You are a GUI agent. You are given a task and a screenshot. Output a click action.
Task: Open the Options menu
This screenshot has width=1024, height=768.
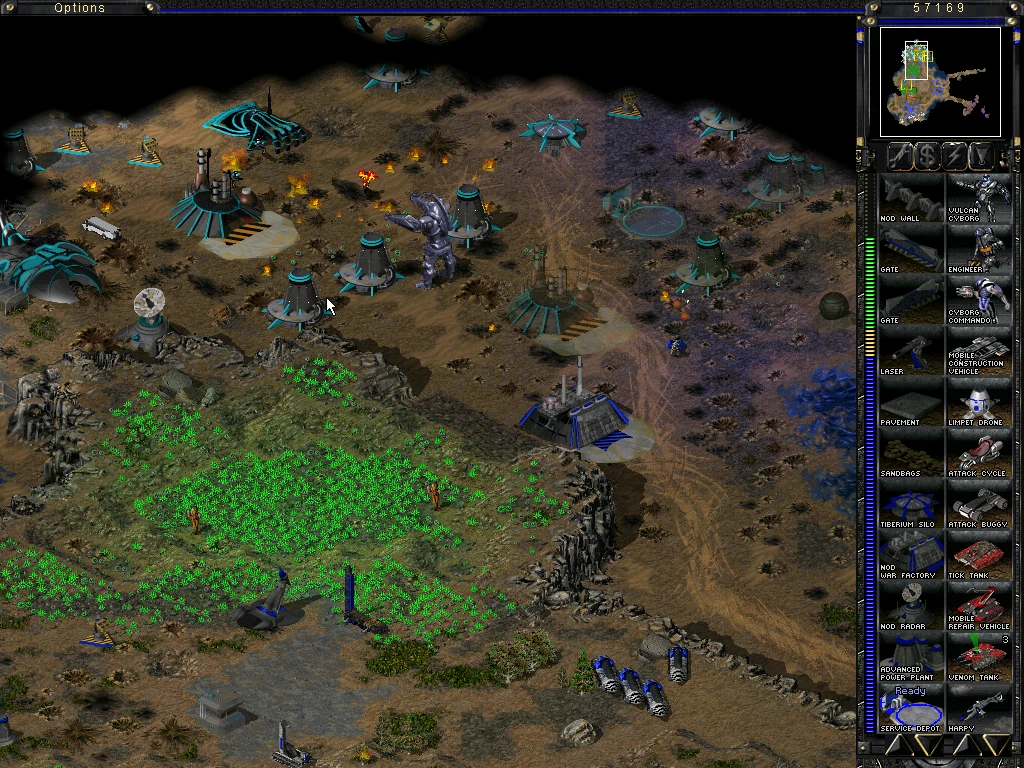click(x=79, y=8)
